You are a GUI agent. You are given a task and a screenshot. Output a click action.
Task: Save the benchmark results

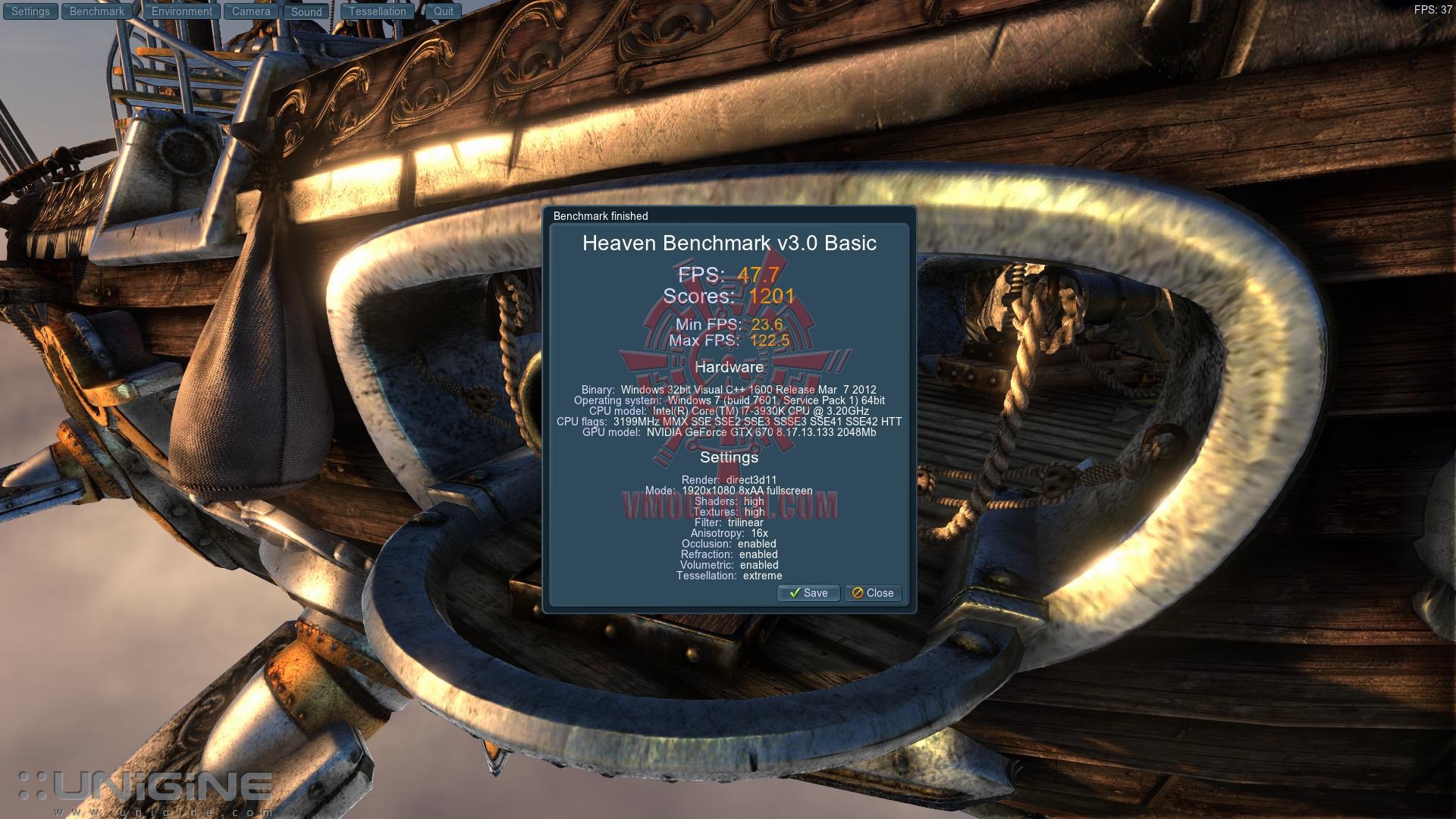tap(808, 593)
